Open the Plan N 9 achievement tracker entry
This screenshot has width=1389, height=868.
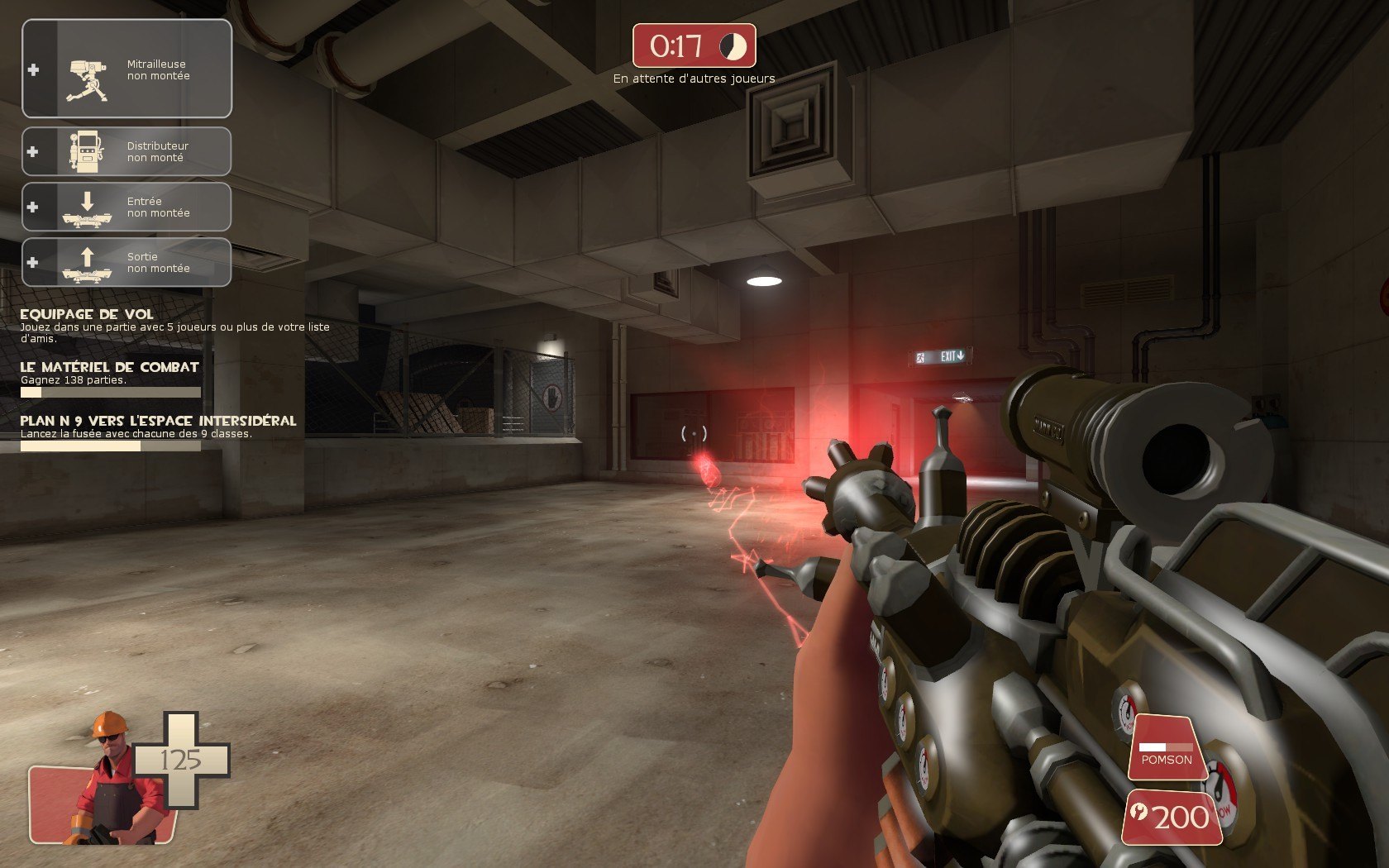(158, 421)
